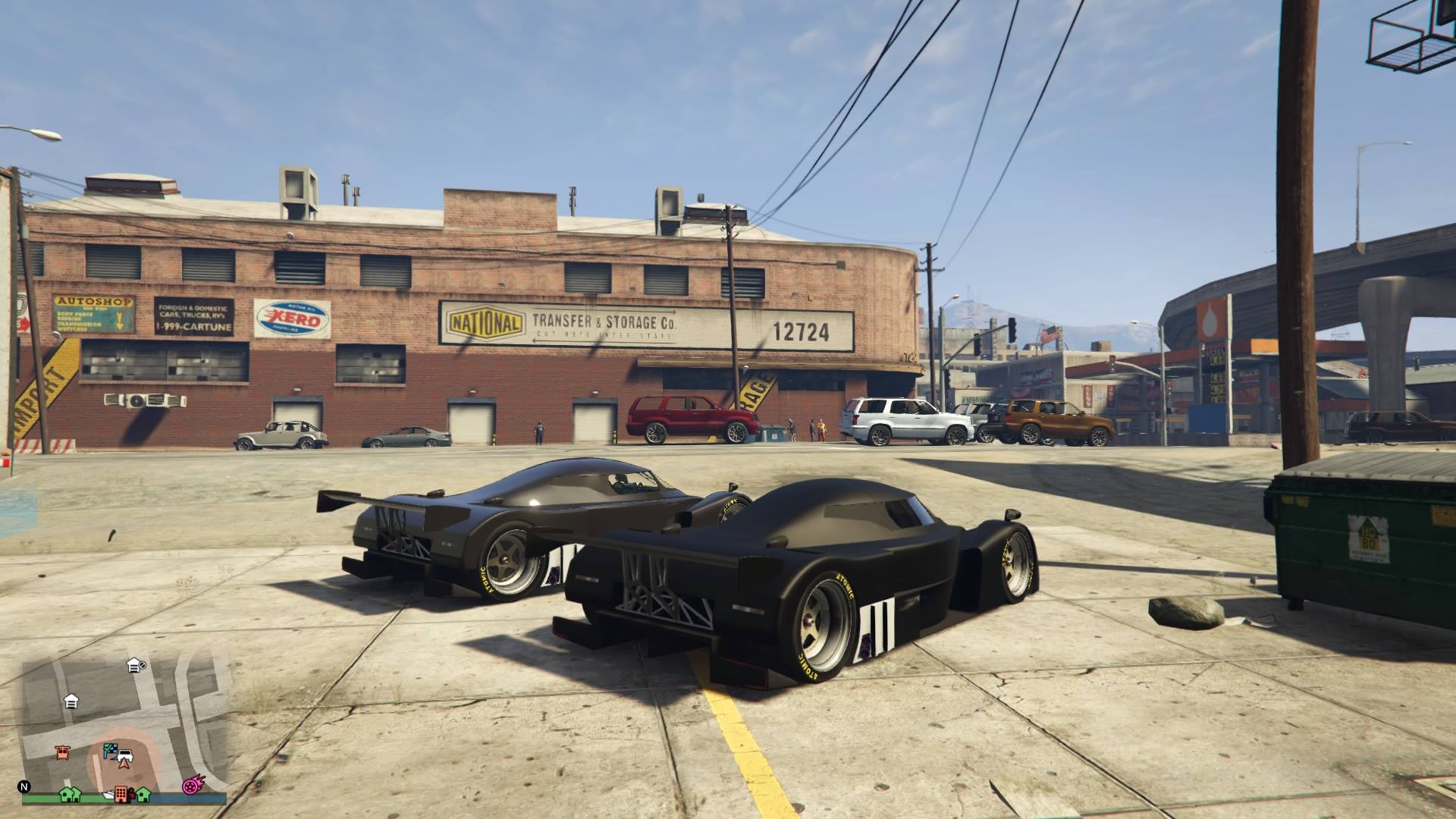The height and width of the screenshot is (819, 1456).
Task: Select the blue checkered flag blip
Action: (111, 749)
